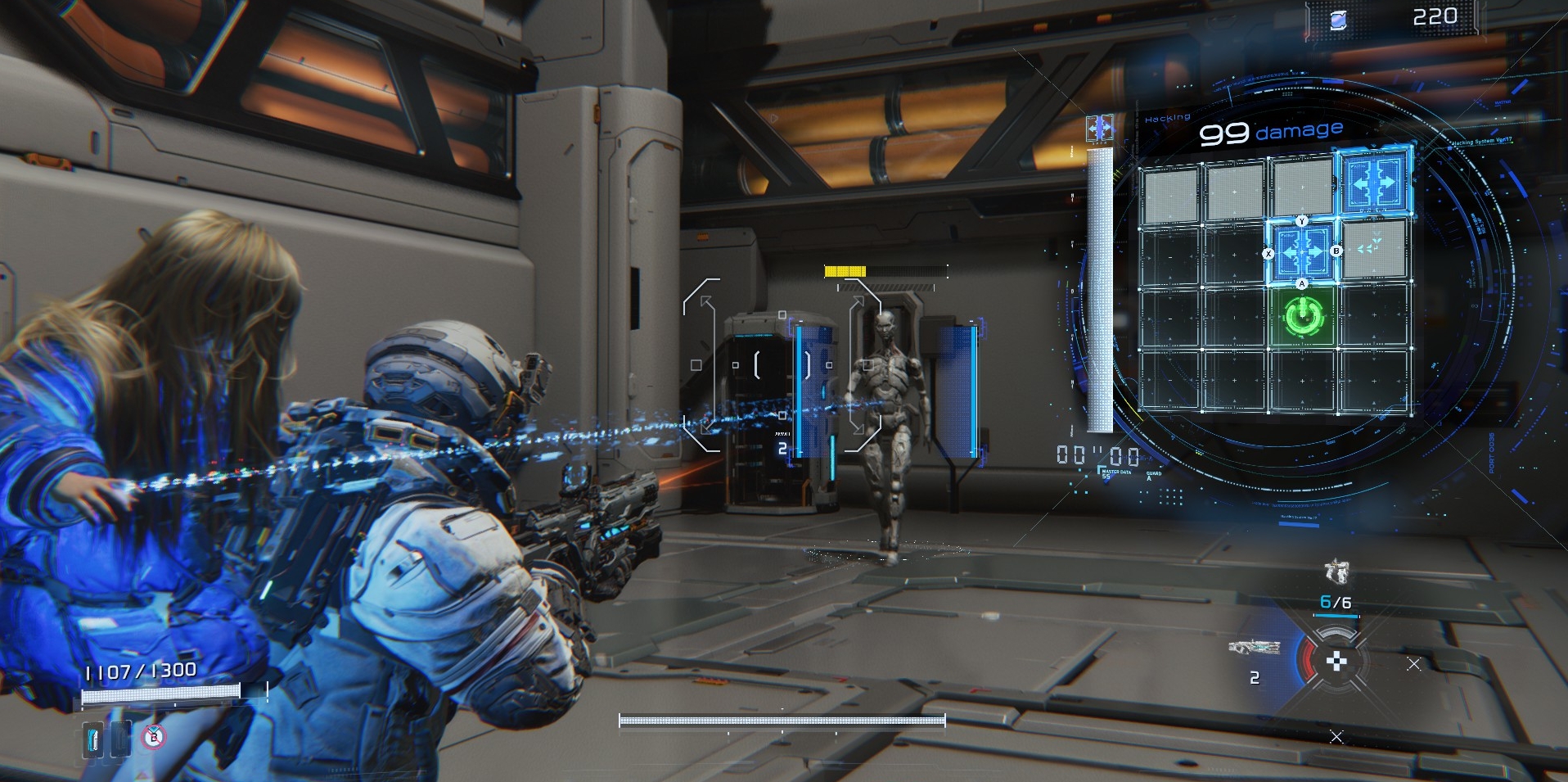
Task: Select the green power node tile
Action: pos(1302,316)
